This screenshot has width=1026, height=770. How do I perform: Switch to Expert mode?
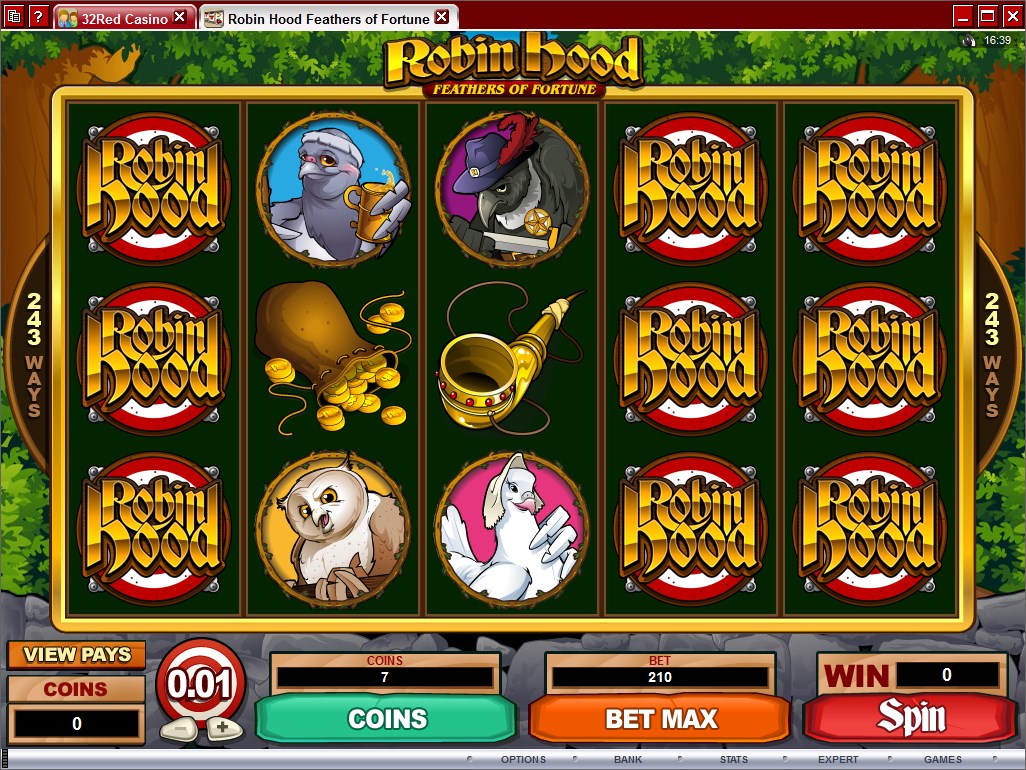point(838,760)
